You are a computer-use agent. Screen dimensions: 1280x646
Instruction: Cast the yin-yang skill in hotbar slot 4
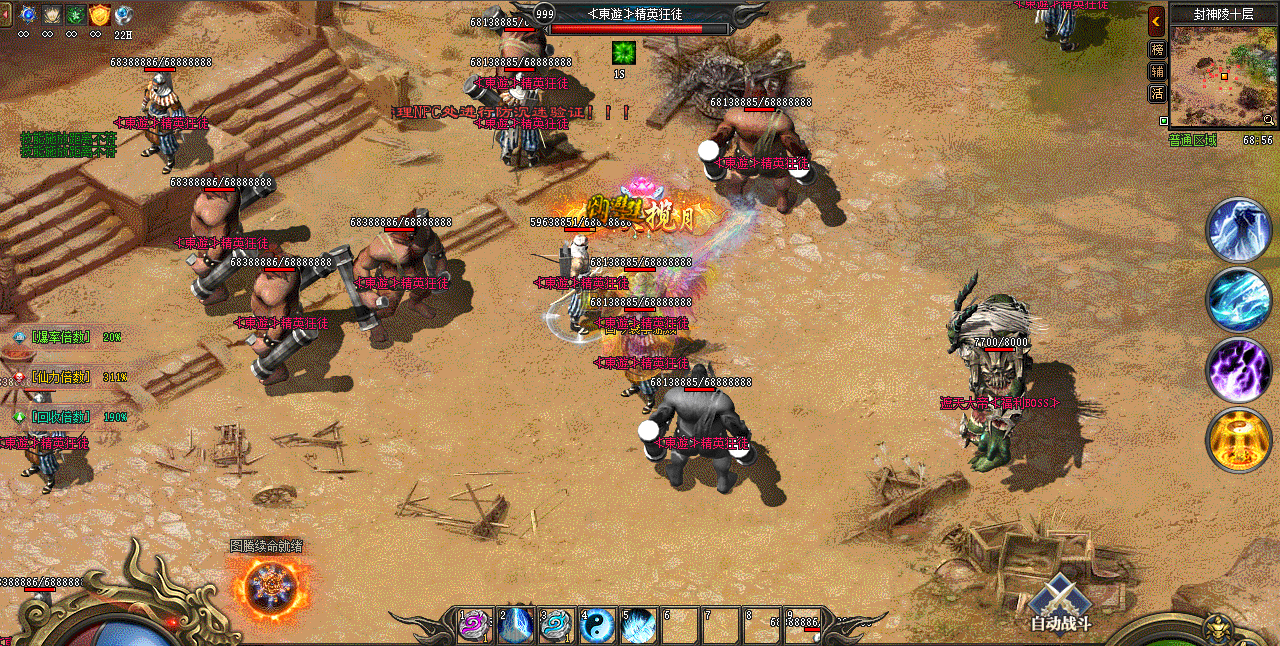click(597, 625)
